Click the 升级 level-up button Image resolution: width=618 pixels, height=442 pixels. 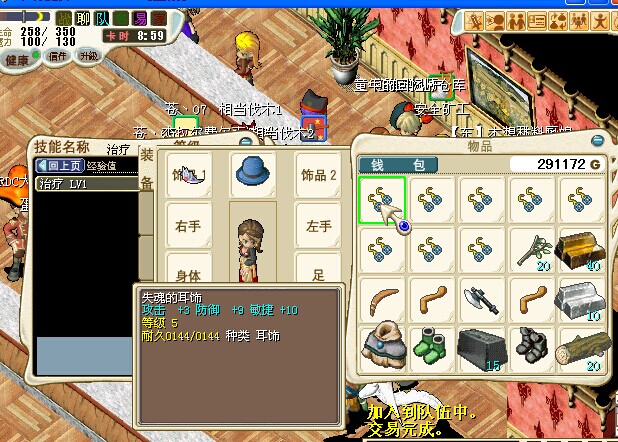(89, 56)
